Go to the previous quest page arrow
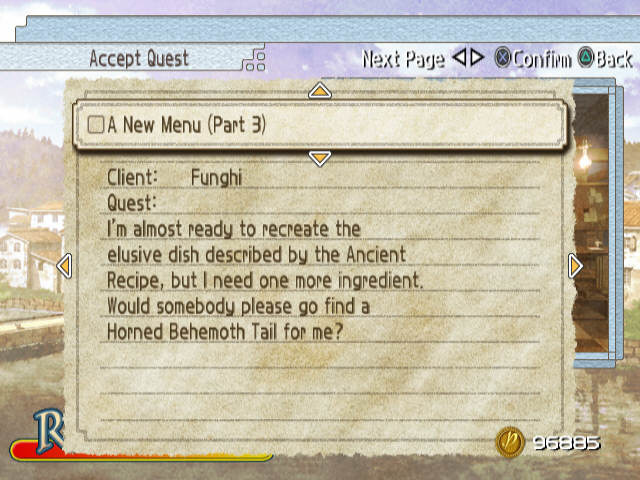 [65, 266]
